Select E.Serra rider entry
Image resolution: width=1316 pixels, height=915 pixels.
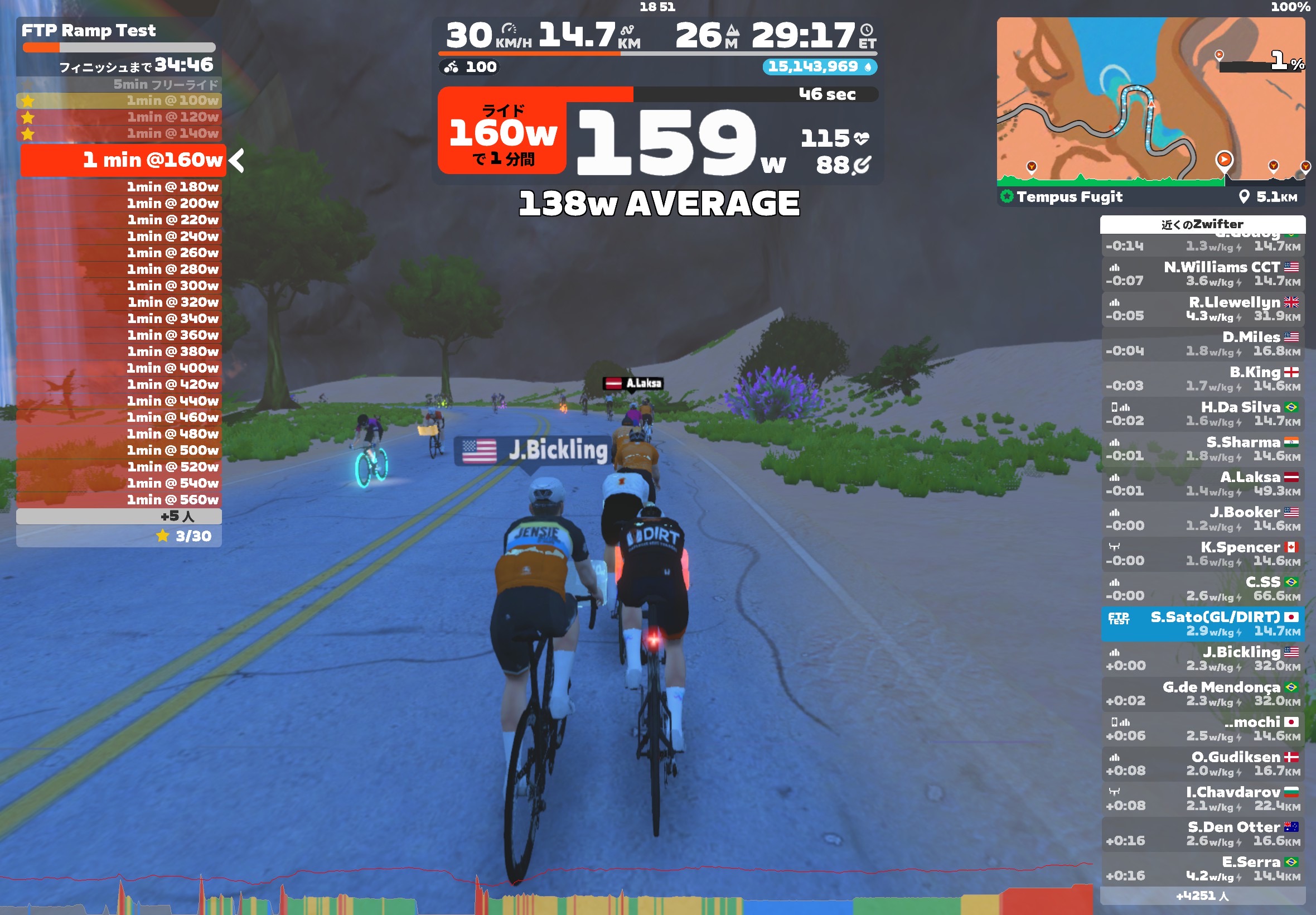[x=1203, y=869]
